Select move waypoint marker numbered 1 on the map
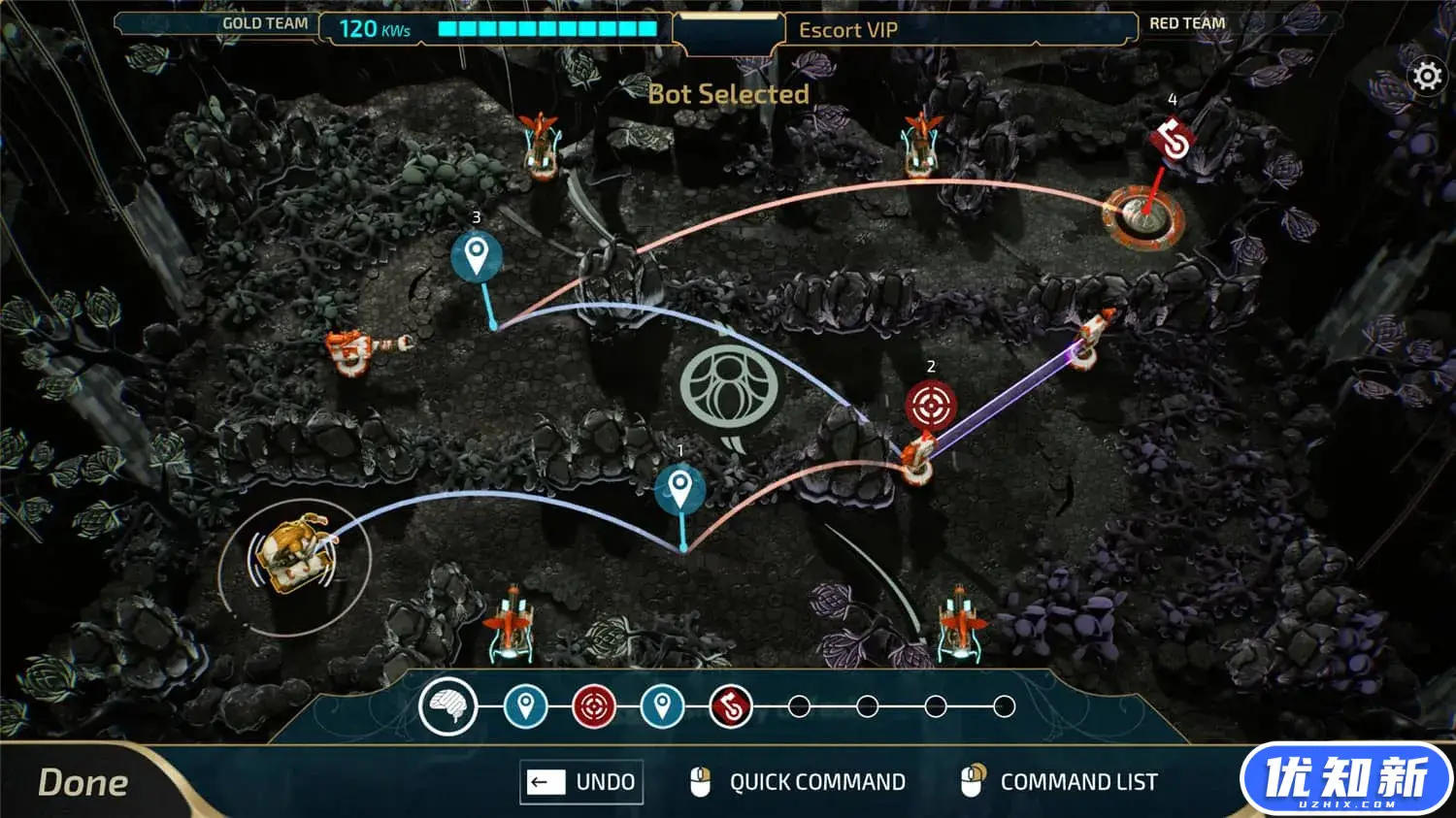Screen dimensions: 1456x818 (x=680, y=489)
